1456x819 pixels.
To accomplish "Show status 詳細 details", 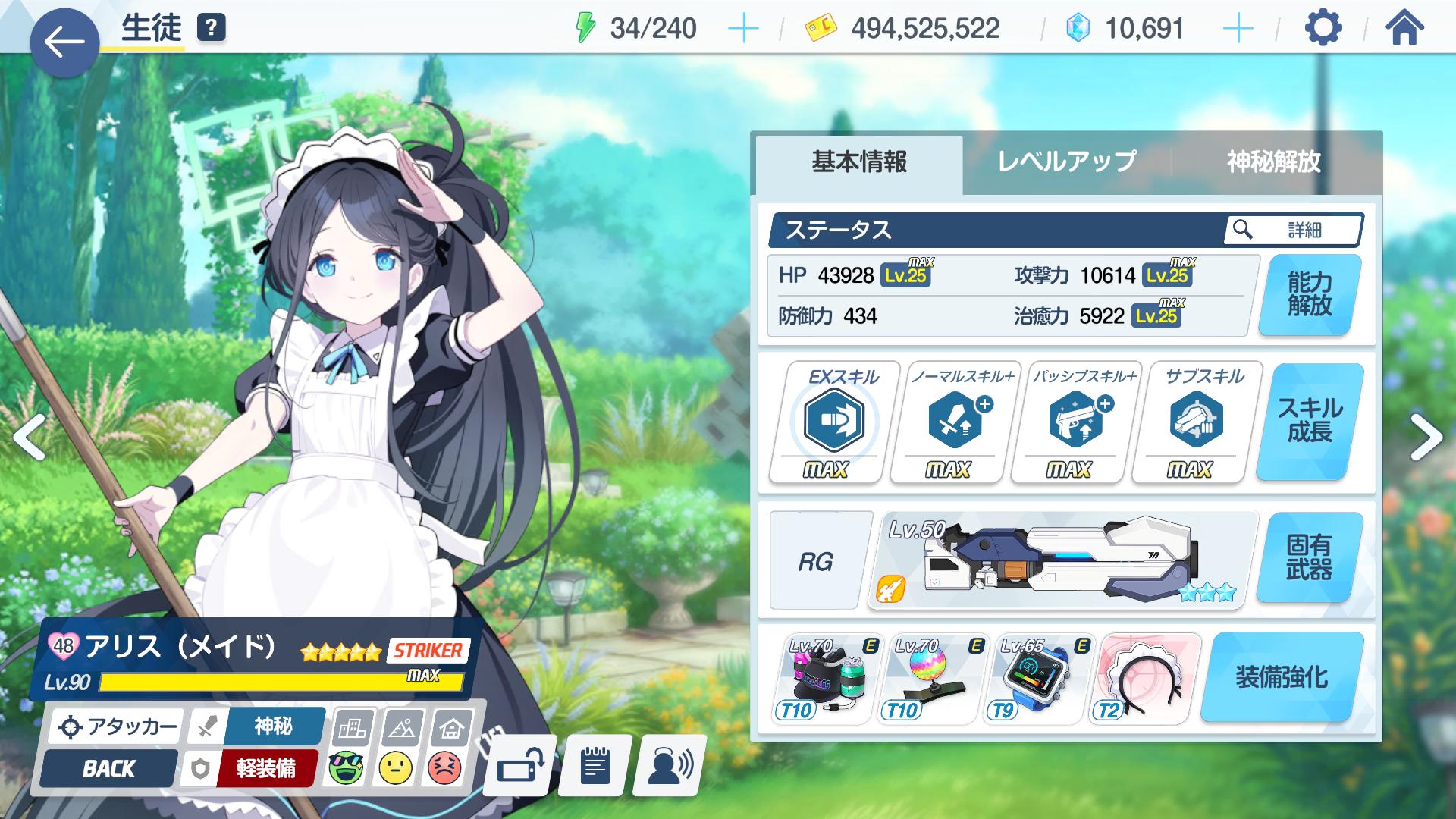I will point(1293,230).
